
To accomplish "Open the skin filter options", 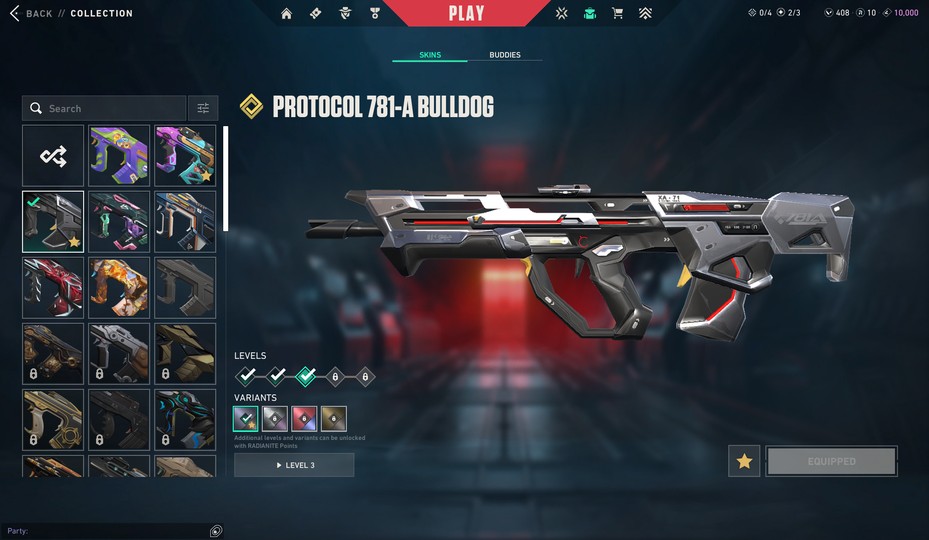I will tap(203, 108).
